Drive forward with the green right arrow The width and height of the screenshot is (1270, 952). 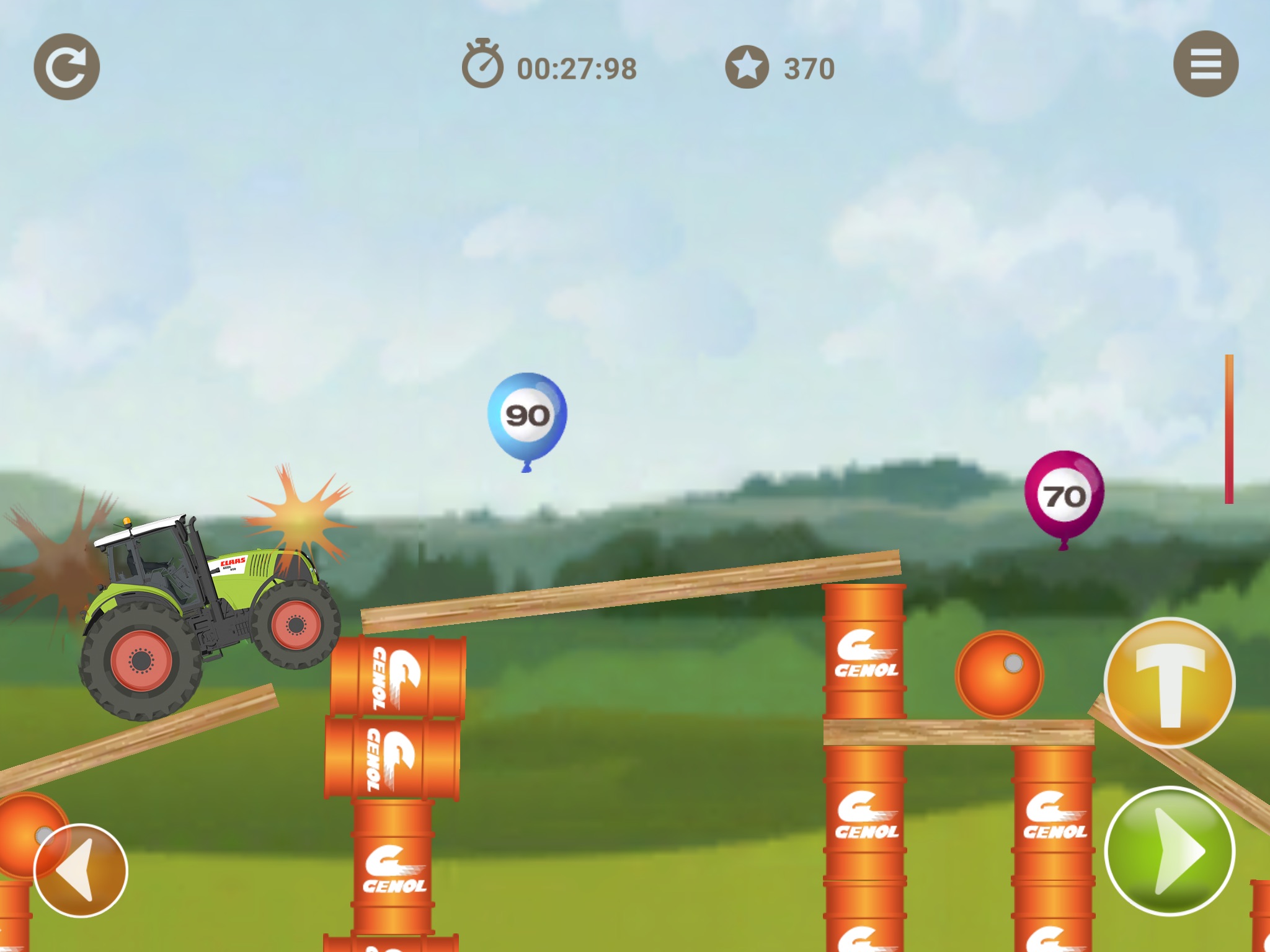click(x=1170, y=852)
